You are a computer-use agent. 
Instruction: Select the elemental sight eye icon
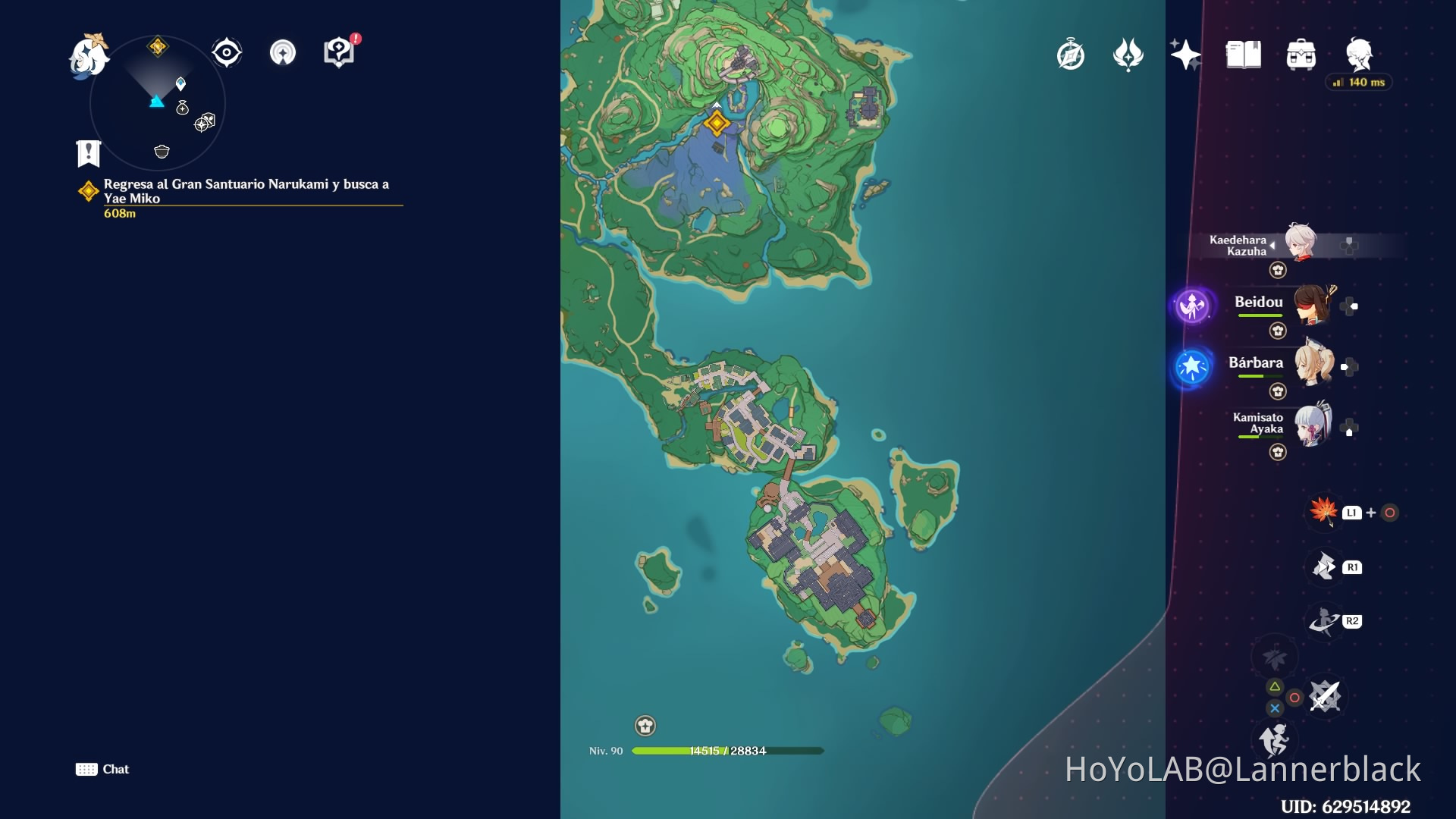pos(225,52)
